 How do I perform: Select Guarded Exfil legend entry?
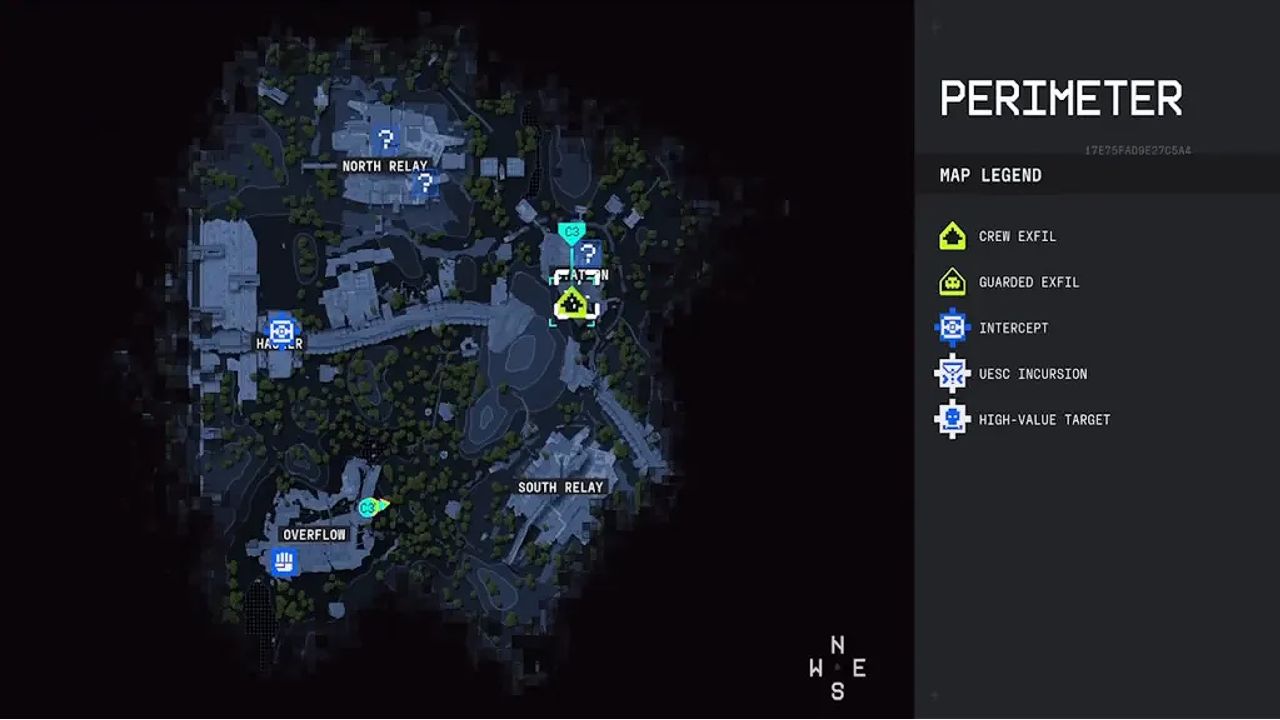point(1029,283)
